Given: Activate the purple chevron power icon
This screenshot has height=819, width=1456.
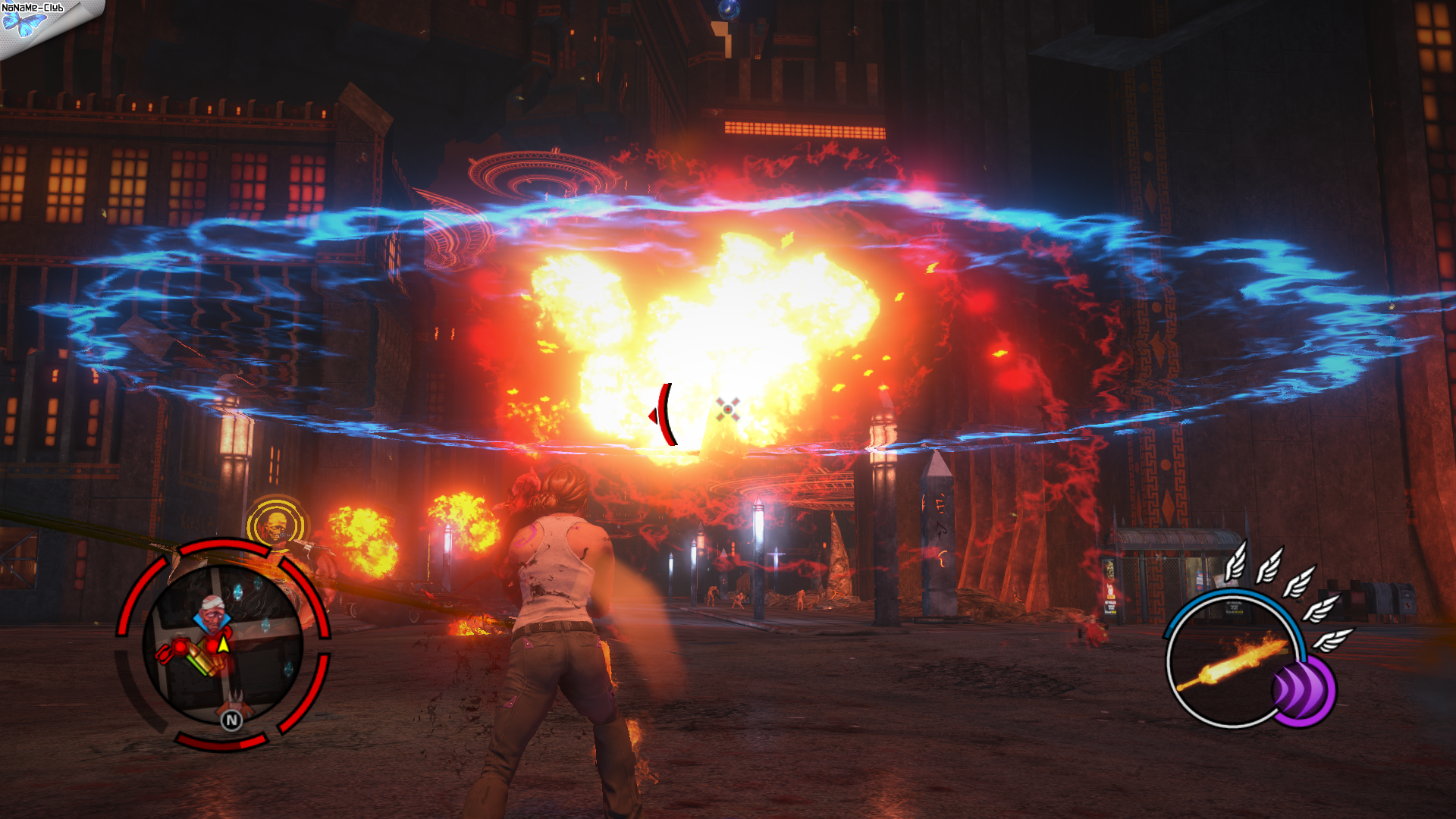Looking at the screenshot, I should pyautogui.click(x=1301, y=691).
